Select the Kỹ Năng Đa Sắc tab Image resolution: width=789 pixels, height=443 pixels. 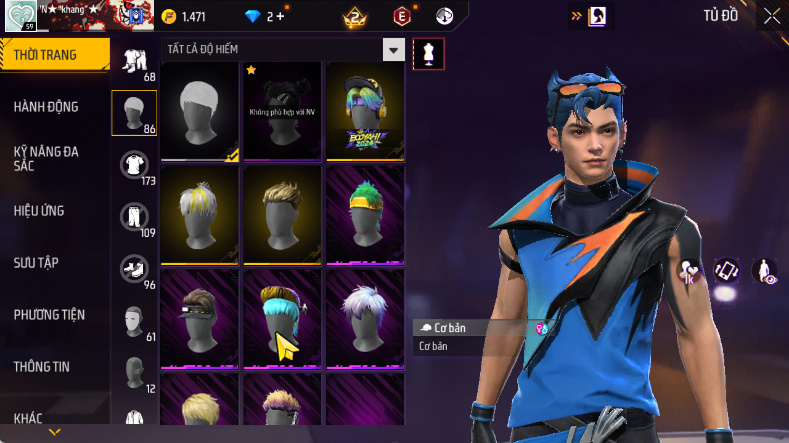(x=46, y=158)
